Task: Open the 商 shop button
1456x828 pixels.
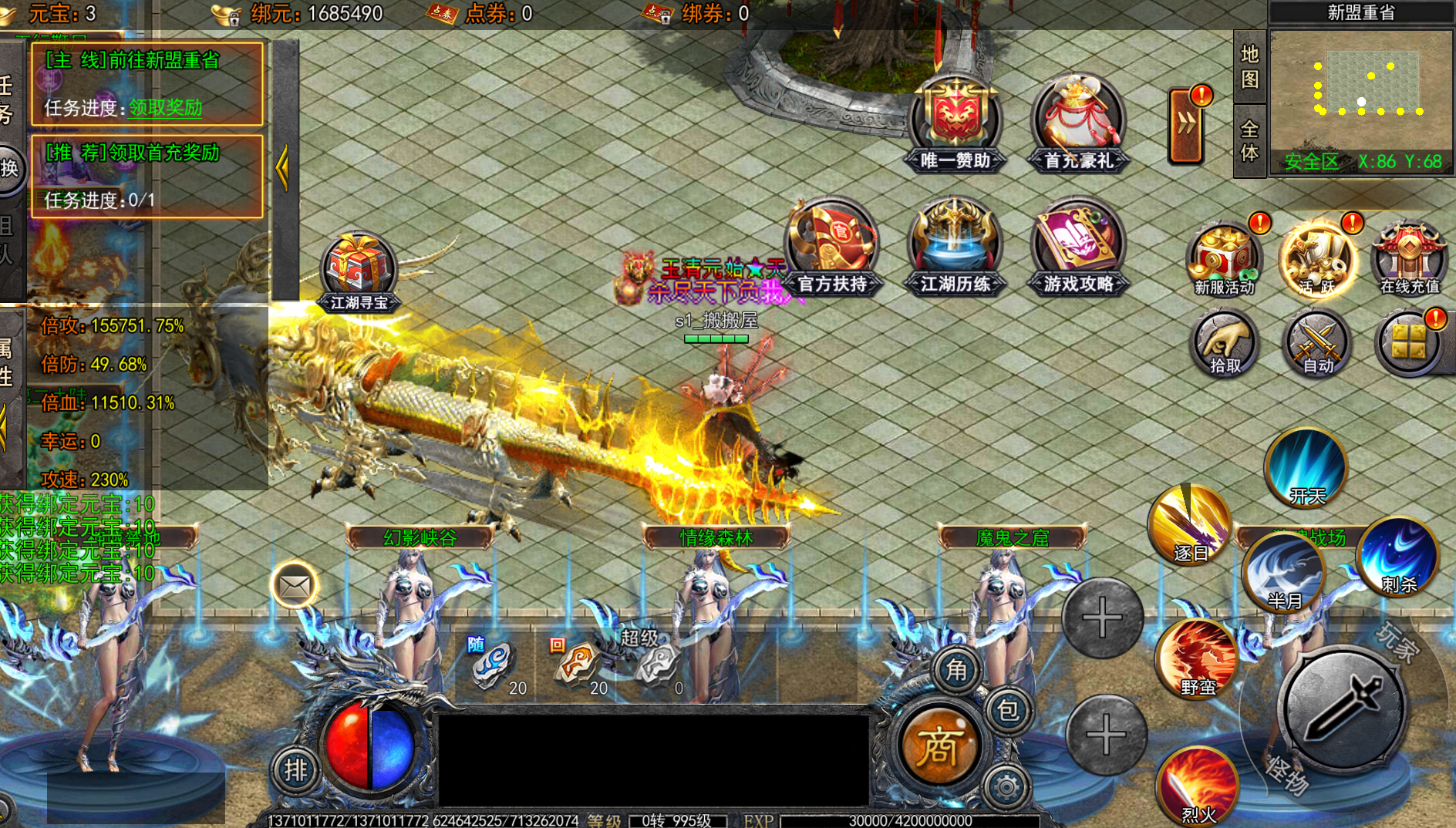Action: (939, 746)
